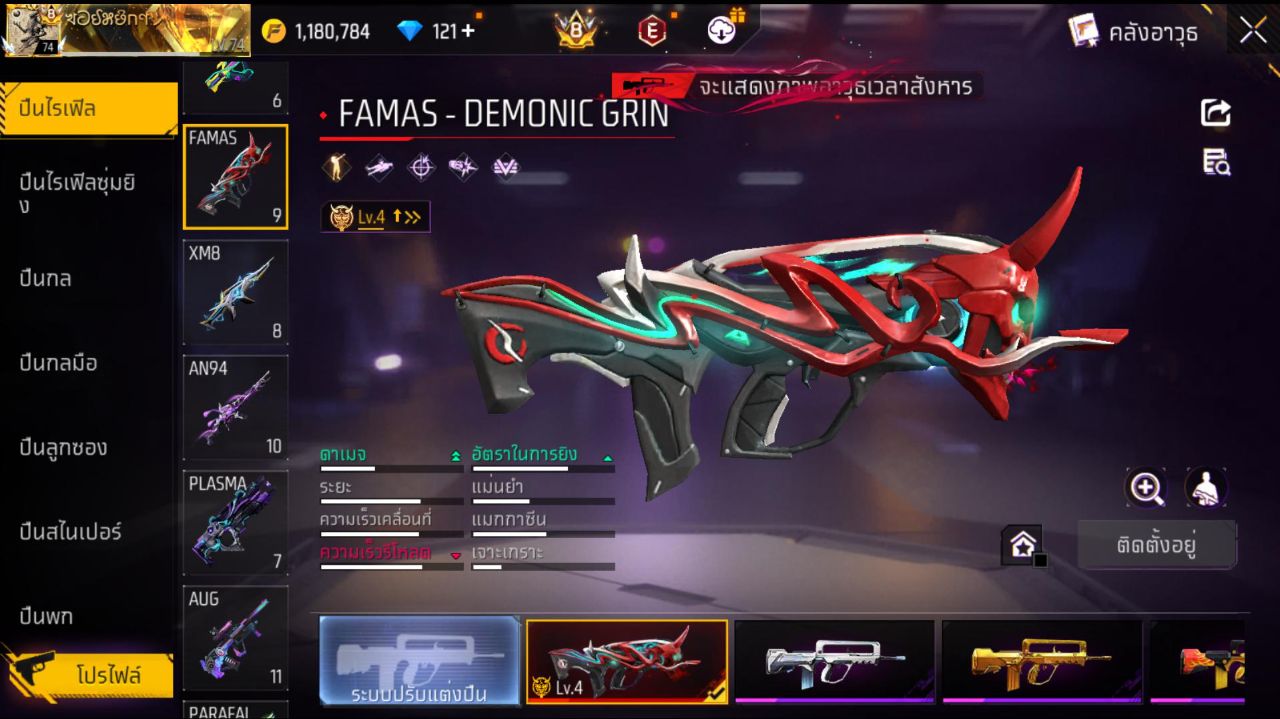The width and height of the screenshot is (1280, 719).
Task: Open the ระบบปรับแต่งปืน gun customization tile
Action: click(x=419, y=661)
